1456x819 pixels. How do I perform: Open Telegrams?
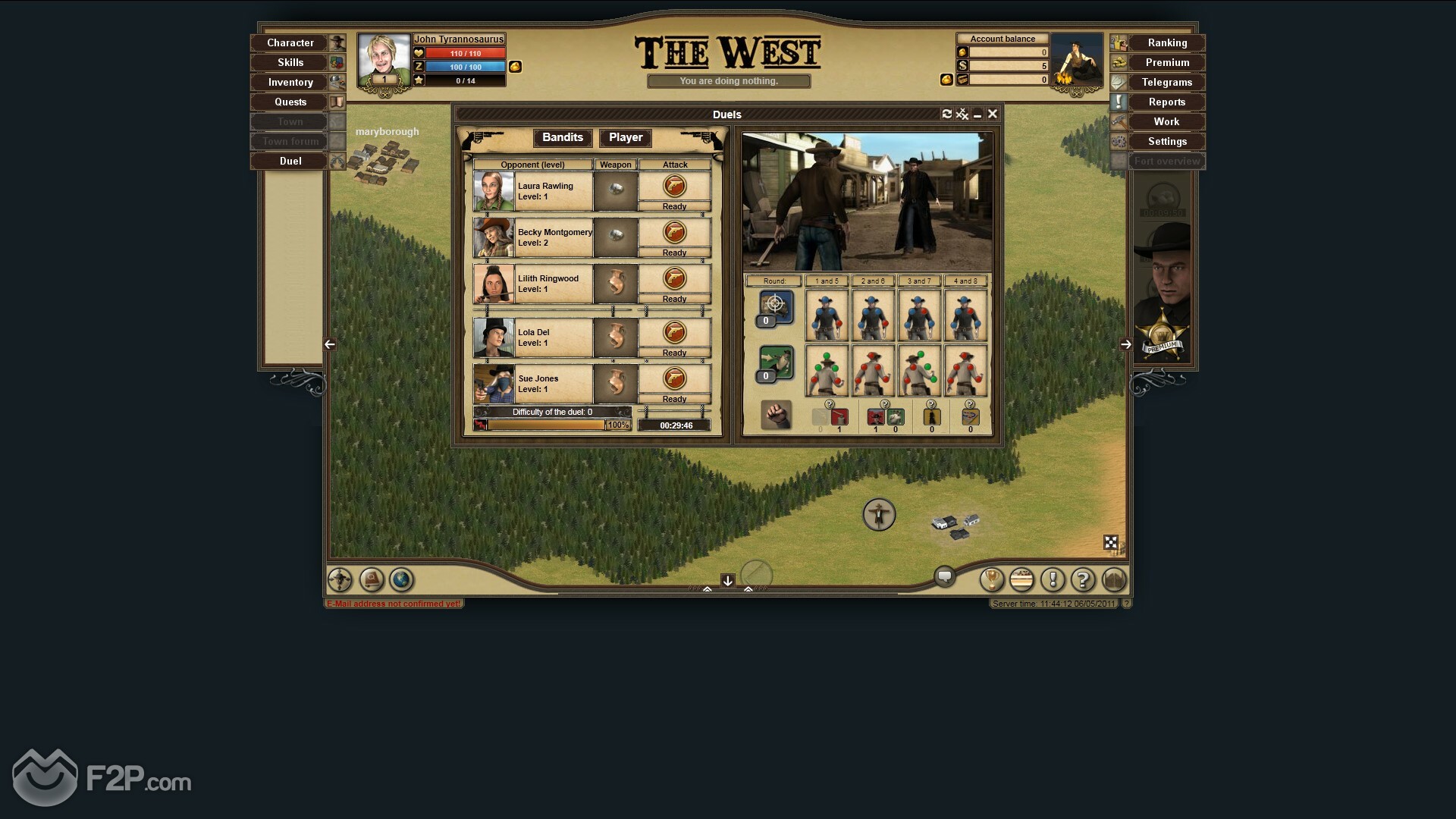click(1166, 83)
